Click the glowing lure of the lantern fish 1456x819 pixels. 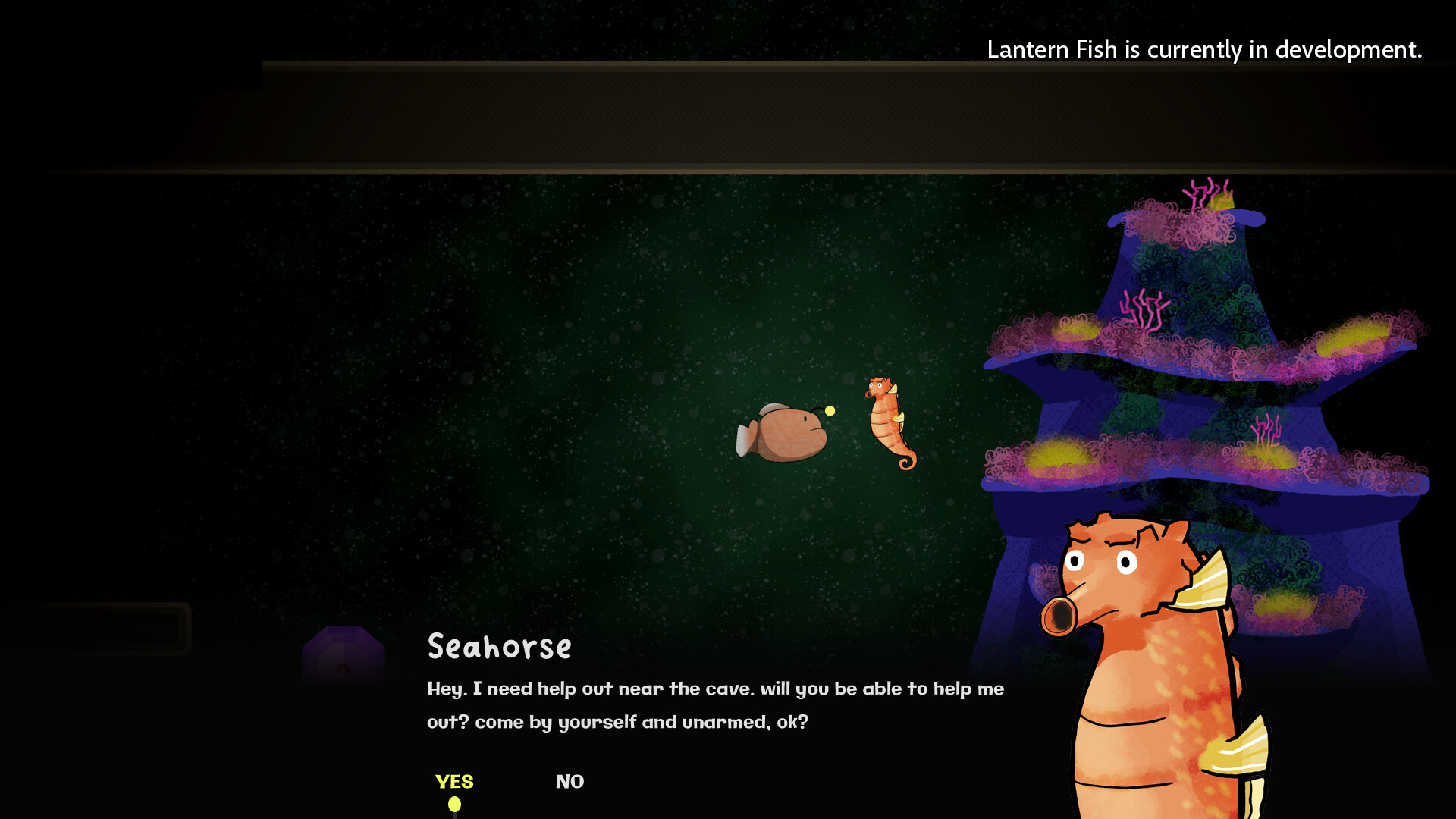pyautogui.click(x=829, y=410)
